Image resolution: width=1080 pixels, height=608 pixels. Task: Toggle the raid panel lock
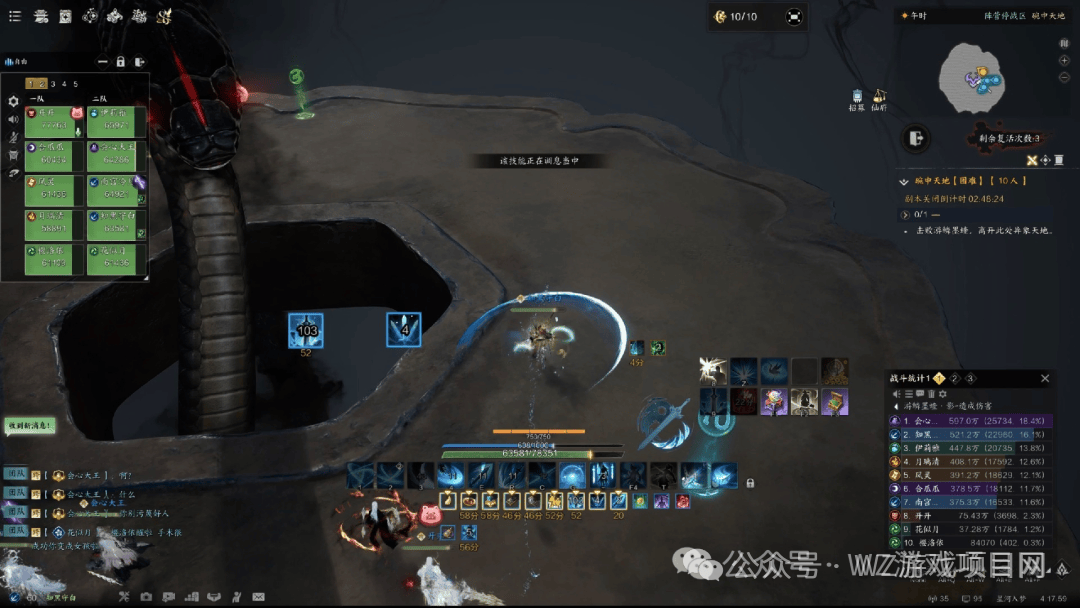click(x=120, y=62)
